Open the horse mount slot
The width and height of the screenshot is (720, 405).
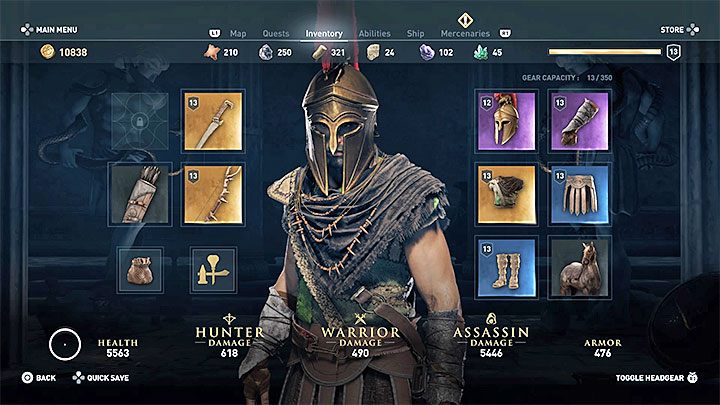pos(579,267)
